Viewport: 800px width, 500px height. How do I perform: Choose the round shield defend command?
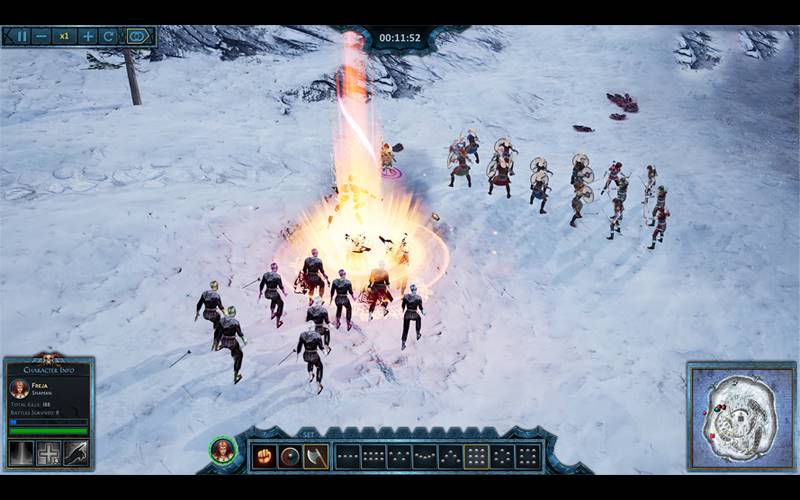pyautogui.click(x=290, y=456)
